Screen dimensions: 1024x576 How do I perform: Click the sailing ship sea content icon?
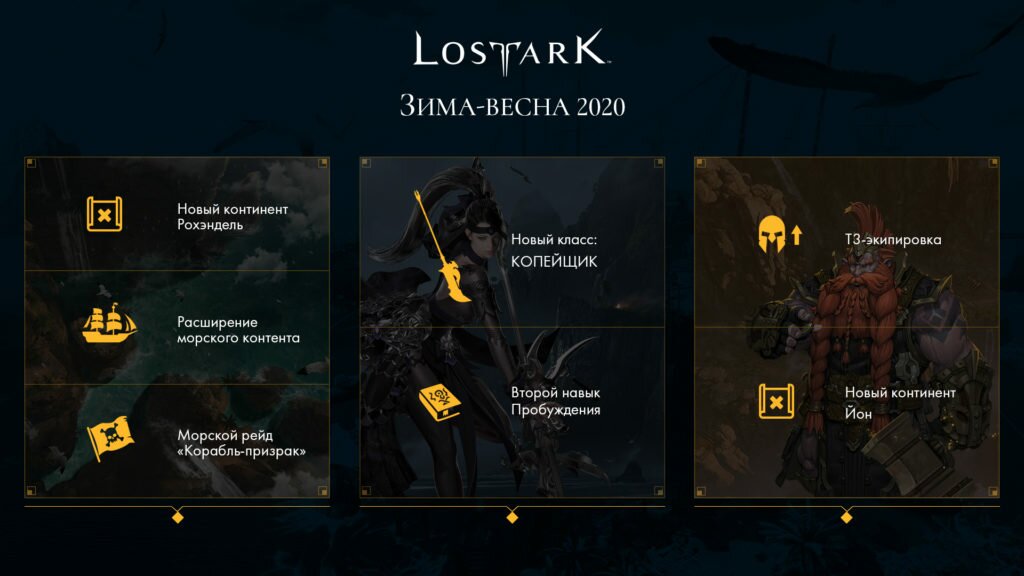pos(108,325)
